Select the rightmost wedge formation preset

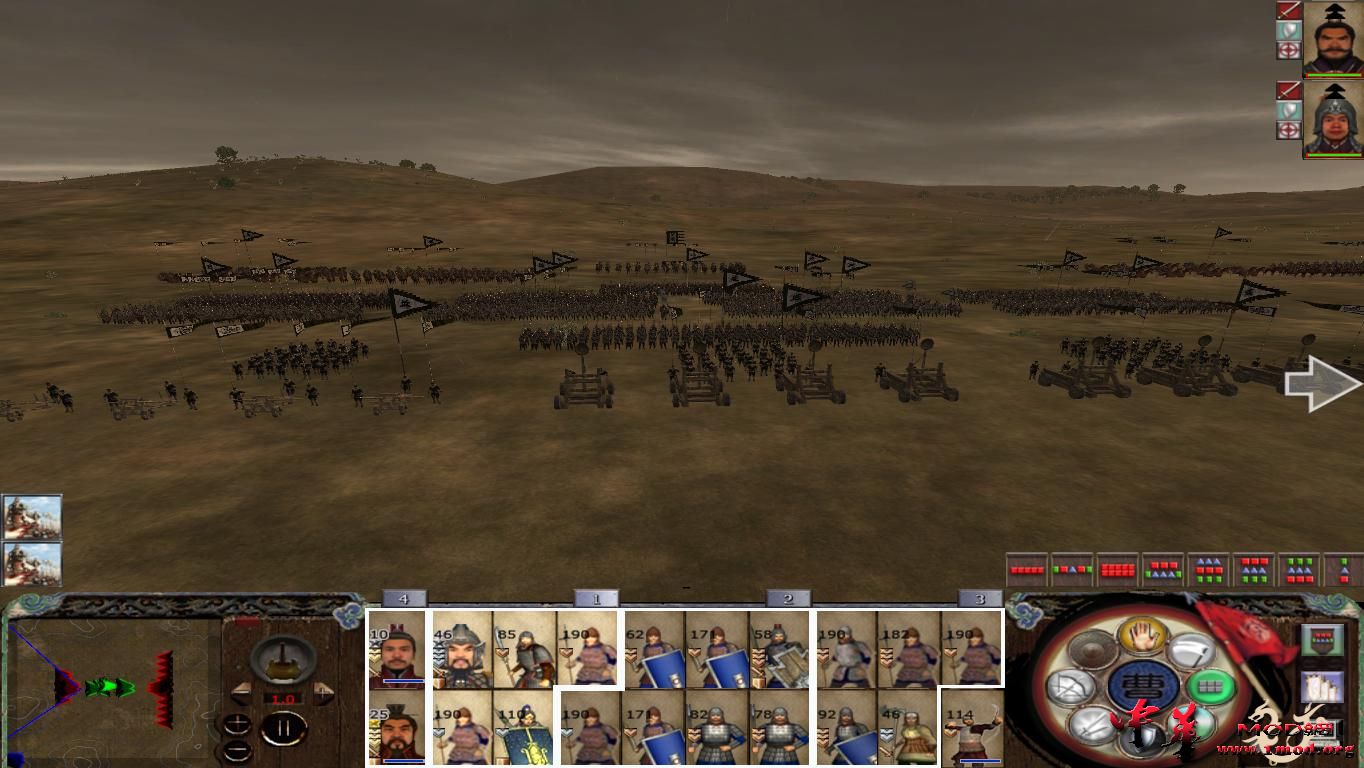pyautogui.click(x=1341, y=569)
